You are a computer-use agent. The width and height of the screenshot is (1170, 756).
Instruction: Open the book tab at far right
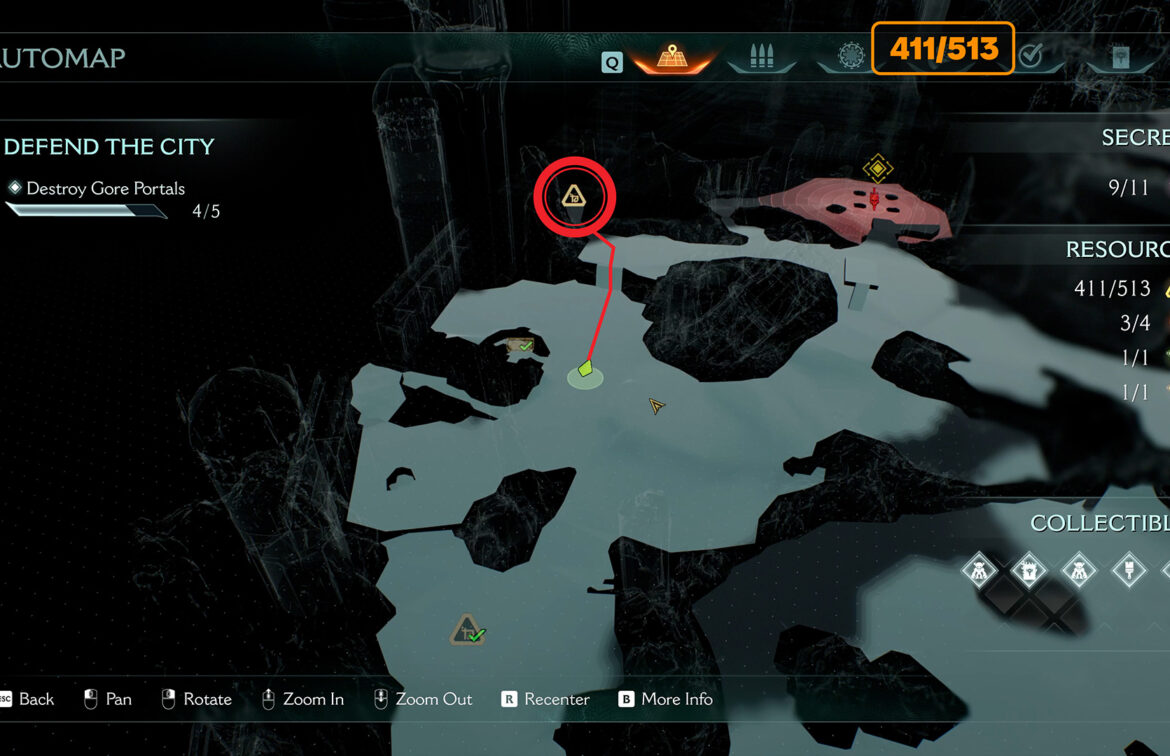pyautogui.click(x=1120, y=56)
